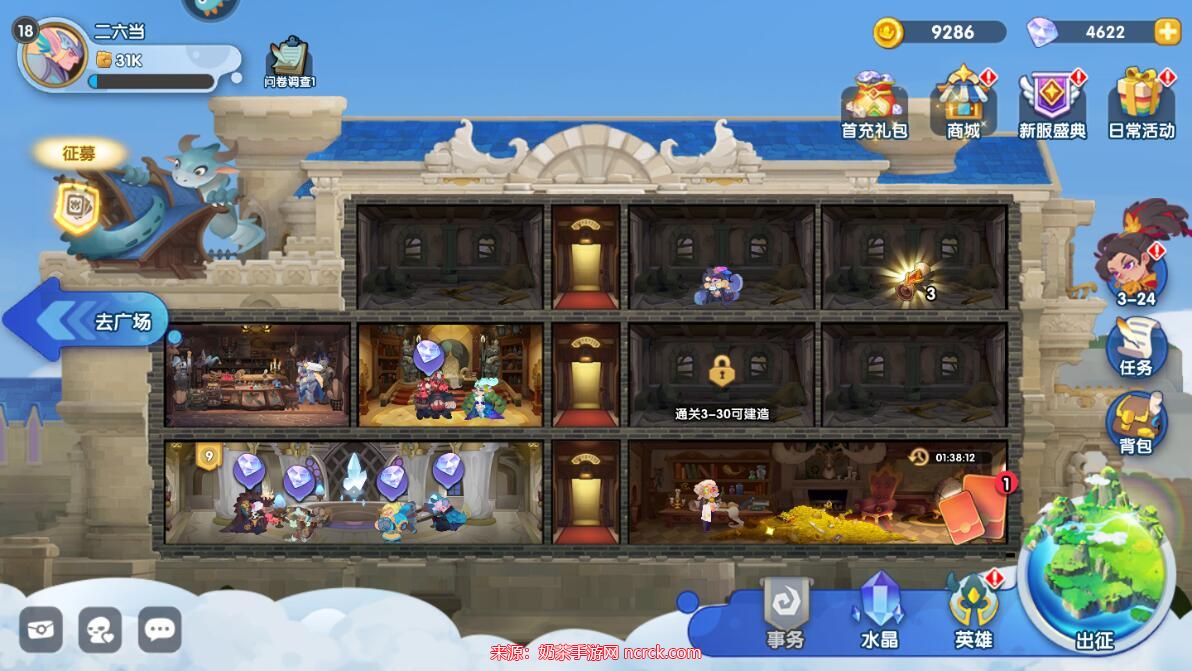Open the 背包 backpack
1192x671 pixels.
[1136, 423]
